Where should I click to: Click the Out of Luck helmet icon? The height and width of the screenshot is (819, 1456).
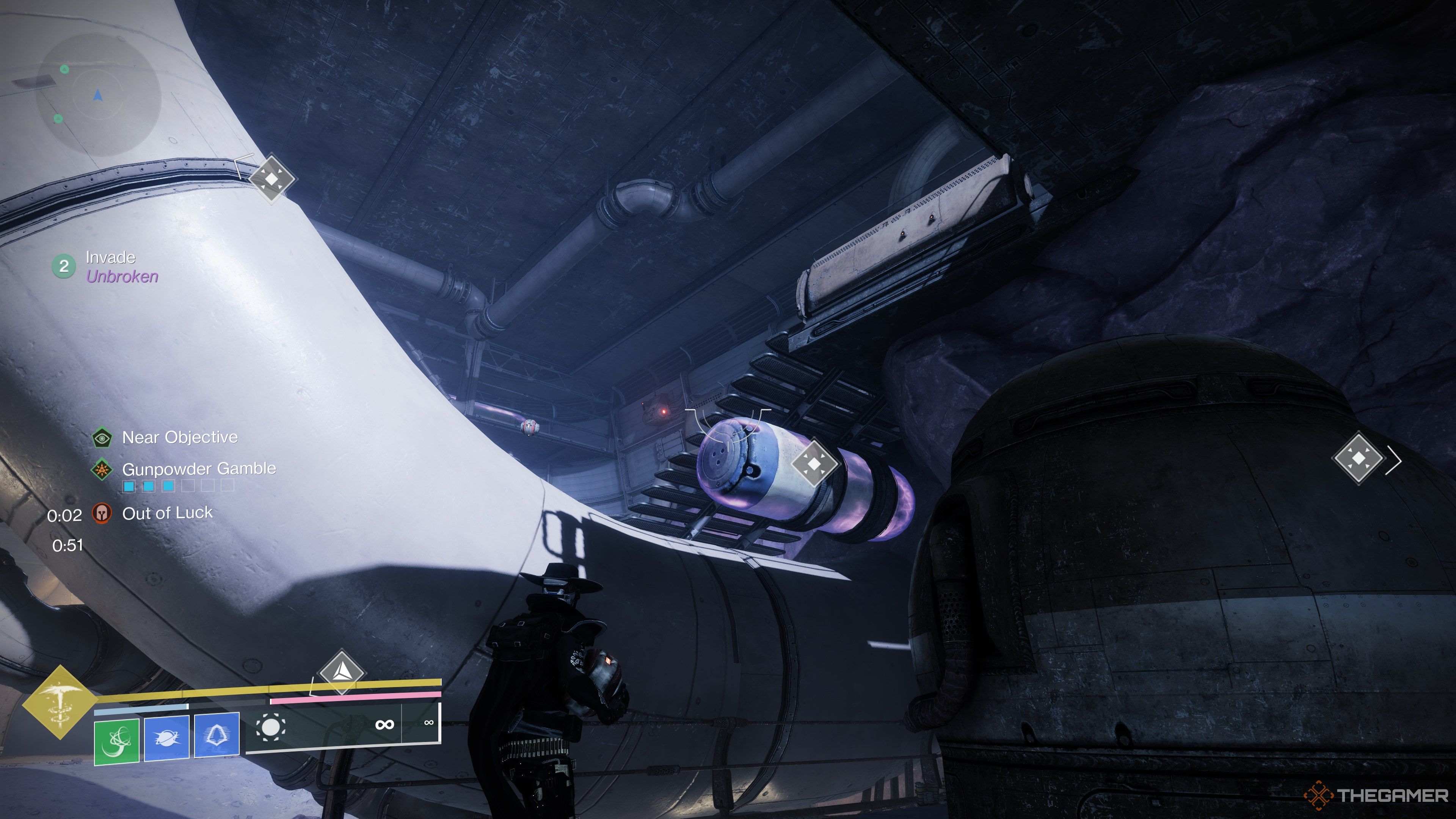[102, 513]
